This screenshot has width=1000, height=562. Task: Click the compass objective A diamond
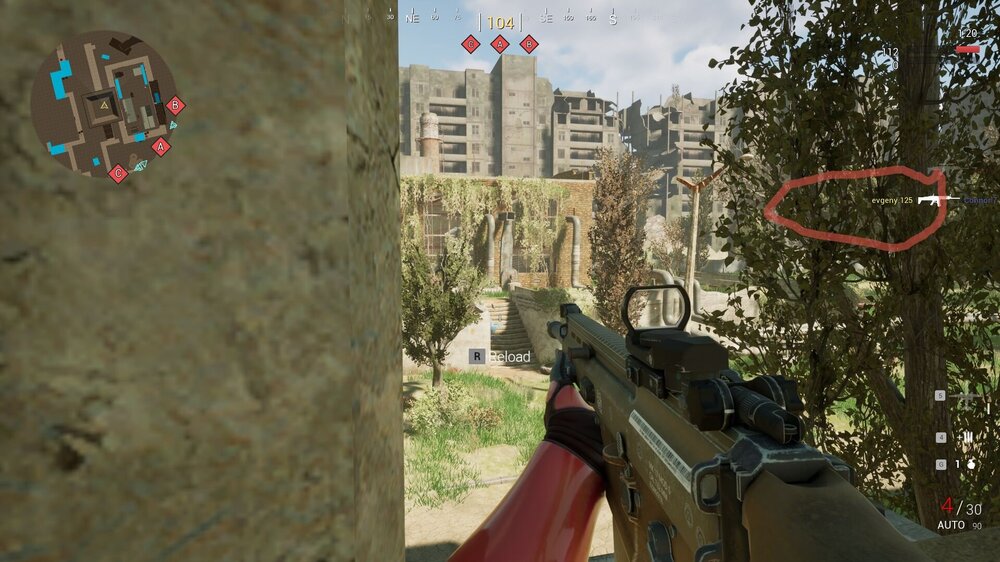coord(500,43)
